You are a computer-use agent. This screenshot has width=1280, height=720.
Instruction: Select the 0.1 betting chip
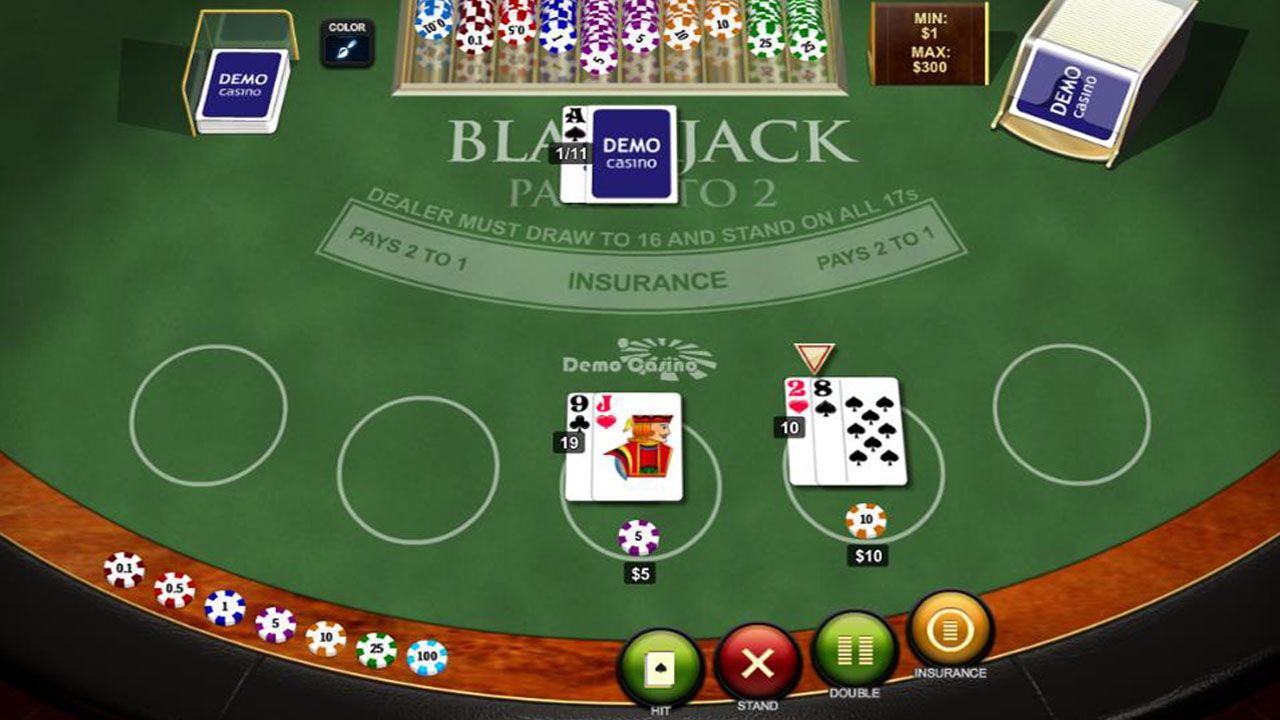[123, 570]
